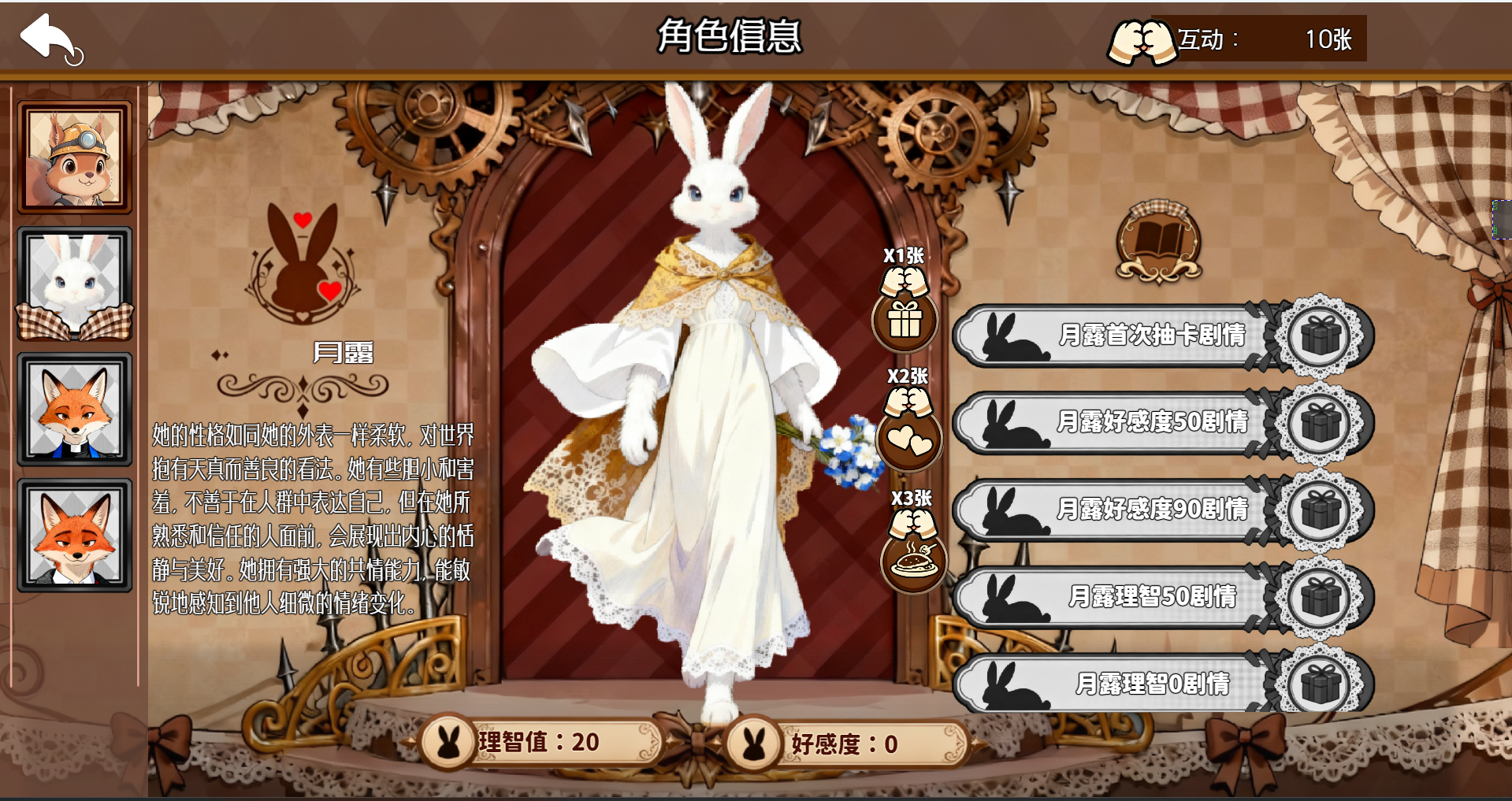Open the reward gift icon next to 月露理智0剧情
Image resolution: width=1512 pixels, height=801 pixels.
coord(1321,684)
